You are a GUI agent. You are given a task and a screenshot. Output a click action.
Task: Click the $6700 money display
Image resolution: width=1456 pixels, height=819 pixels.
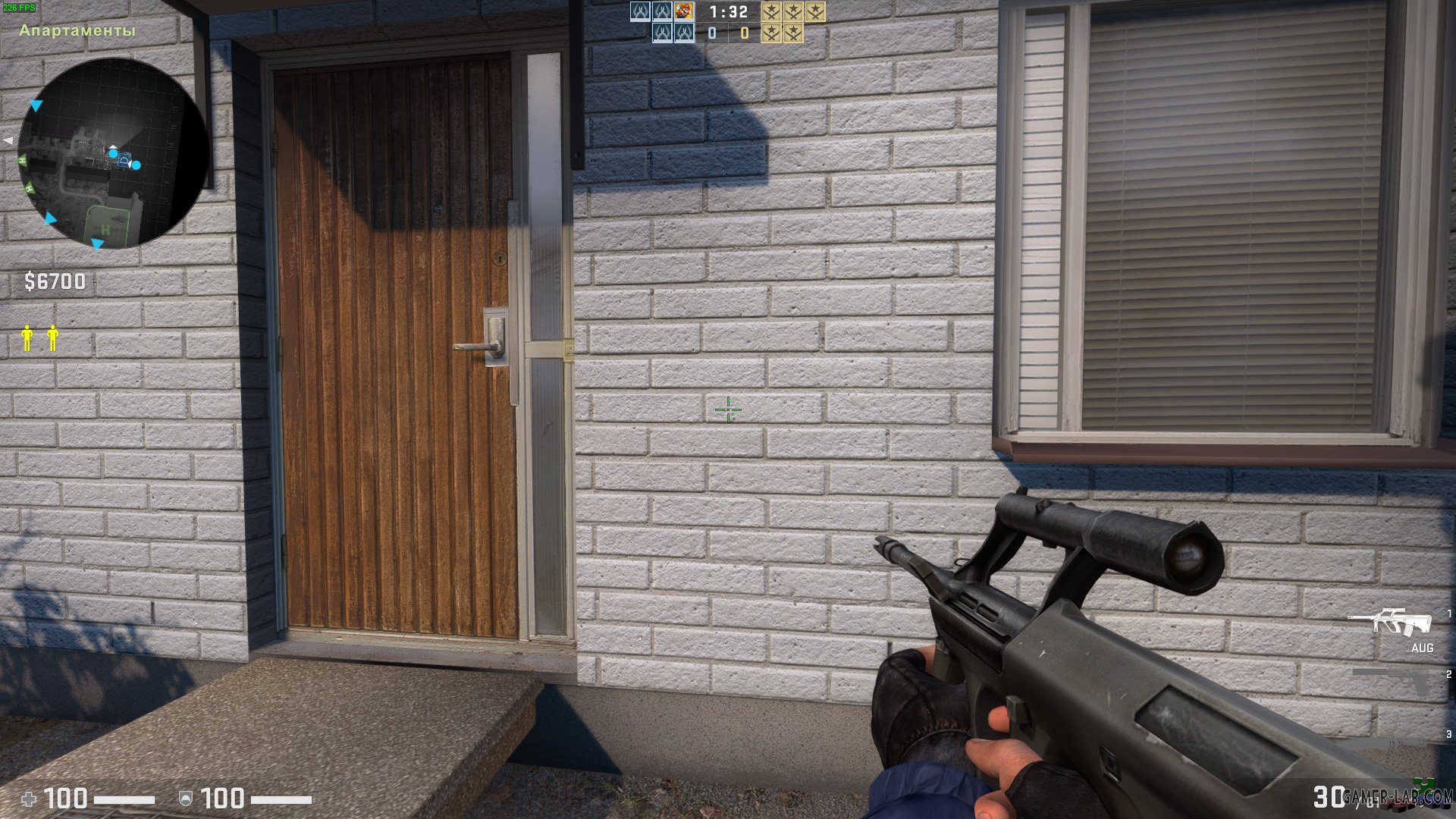tap(56, 281)
